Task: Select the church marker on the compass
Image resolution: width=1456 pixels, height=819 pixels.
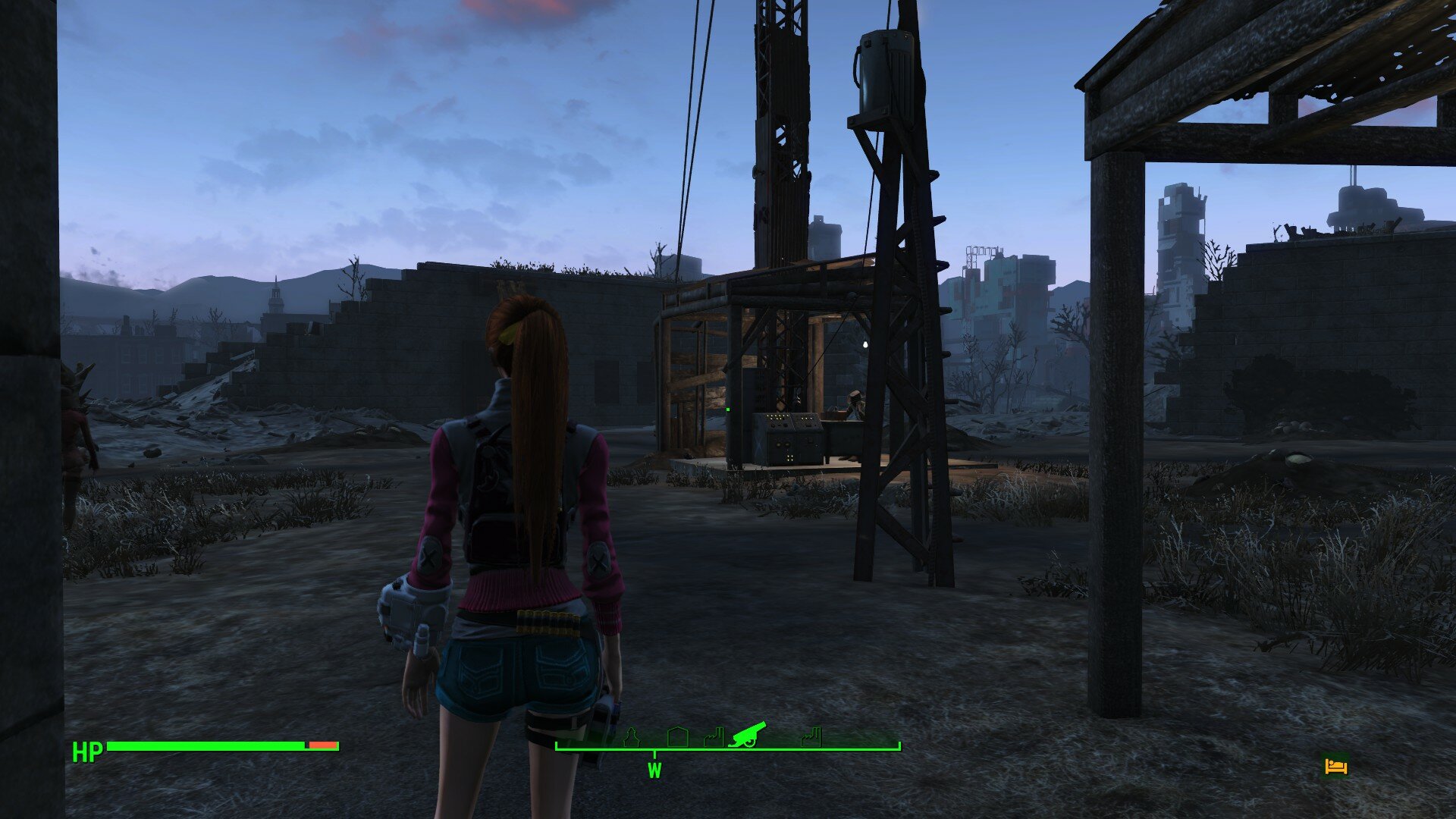Action: (x=630, y=737)
